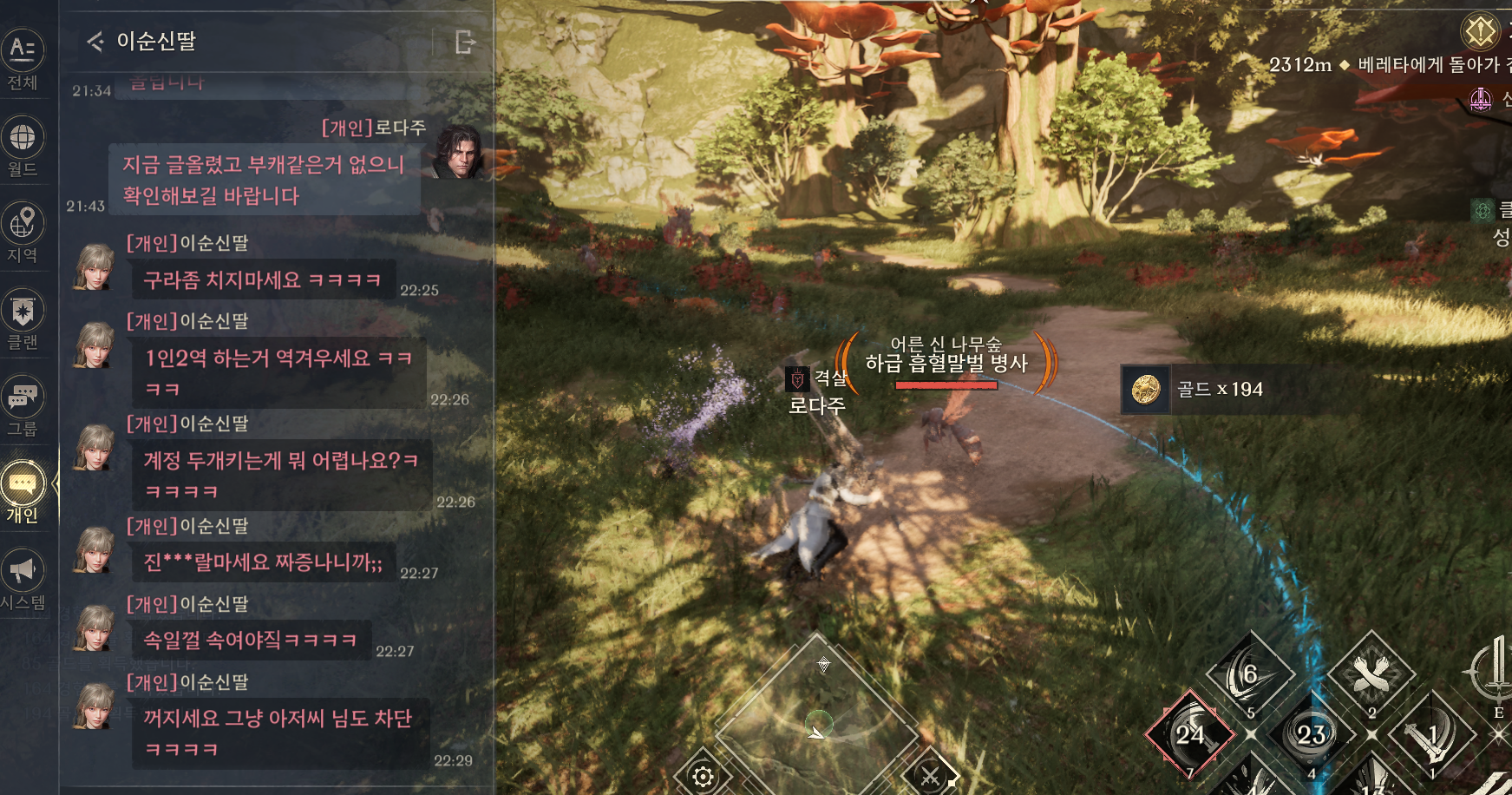Use the slash skill showing 6
Screen dimensions: 1512x795
(1250, 674)
